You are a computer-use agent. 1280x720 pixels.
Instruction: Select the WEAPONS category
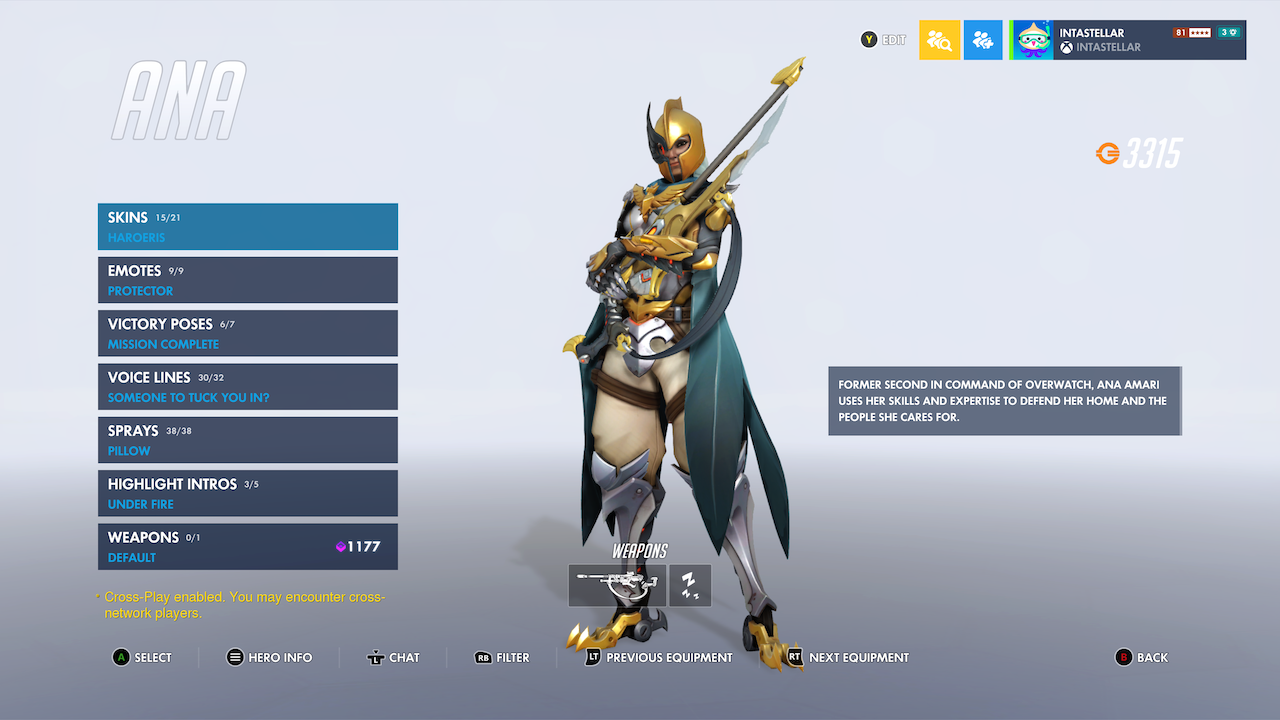pos(248,546)
